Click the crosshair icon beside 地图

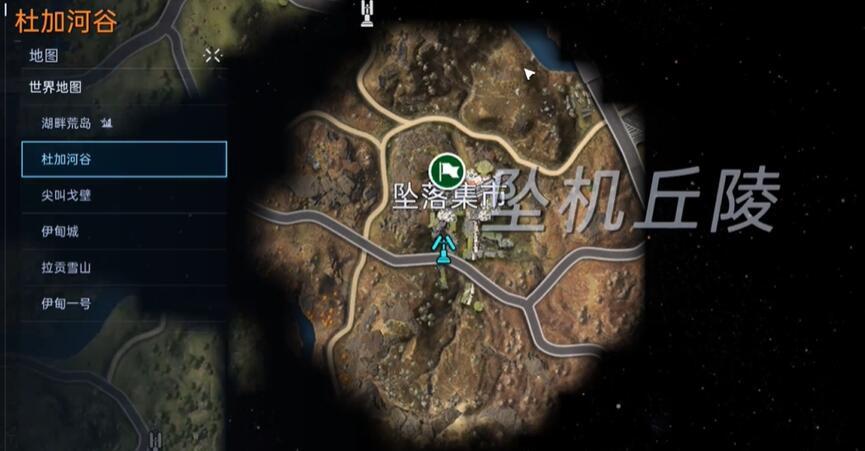coord(213,55)
